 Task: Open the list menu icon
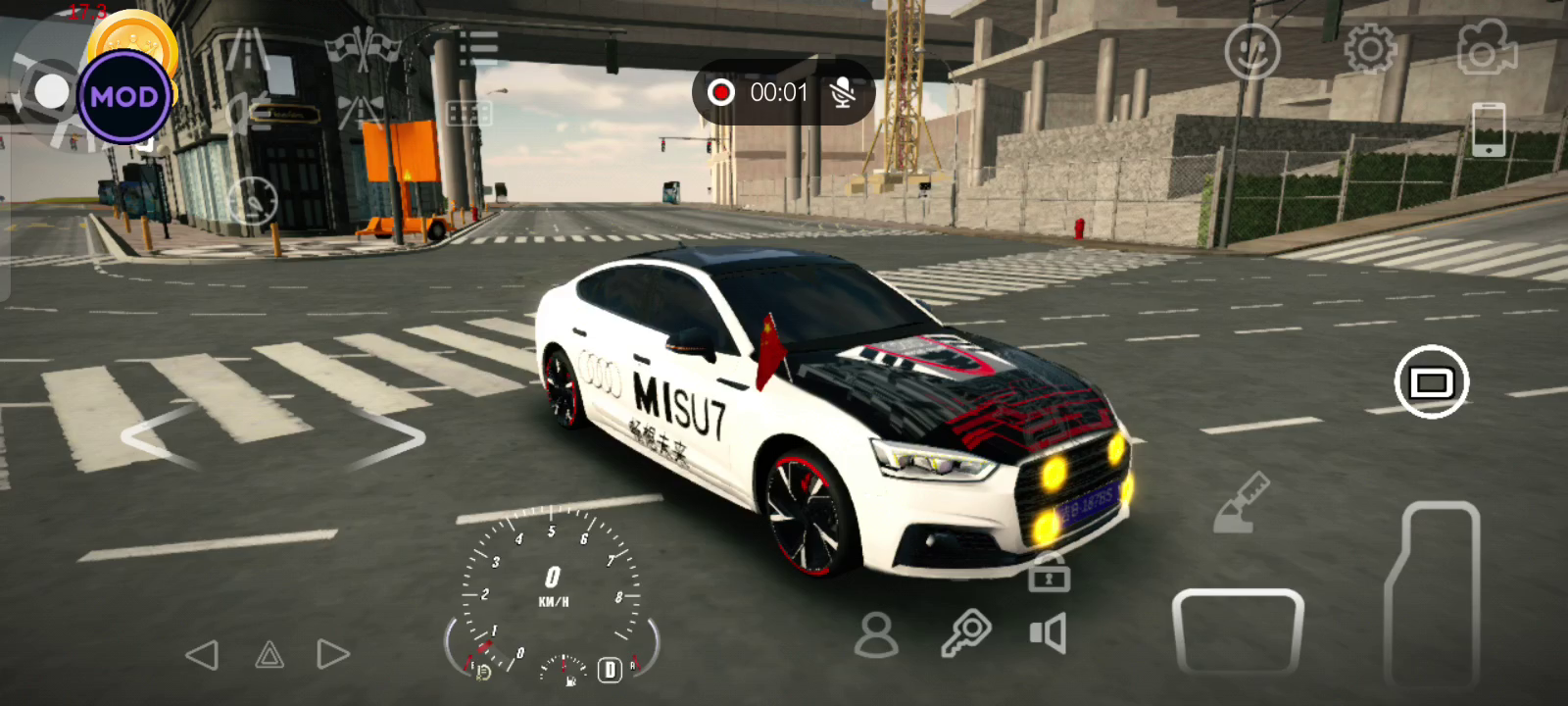coord(478,47)
